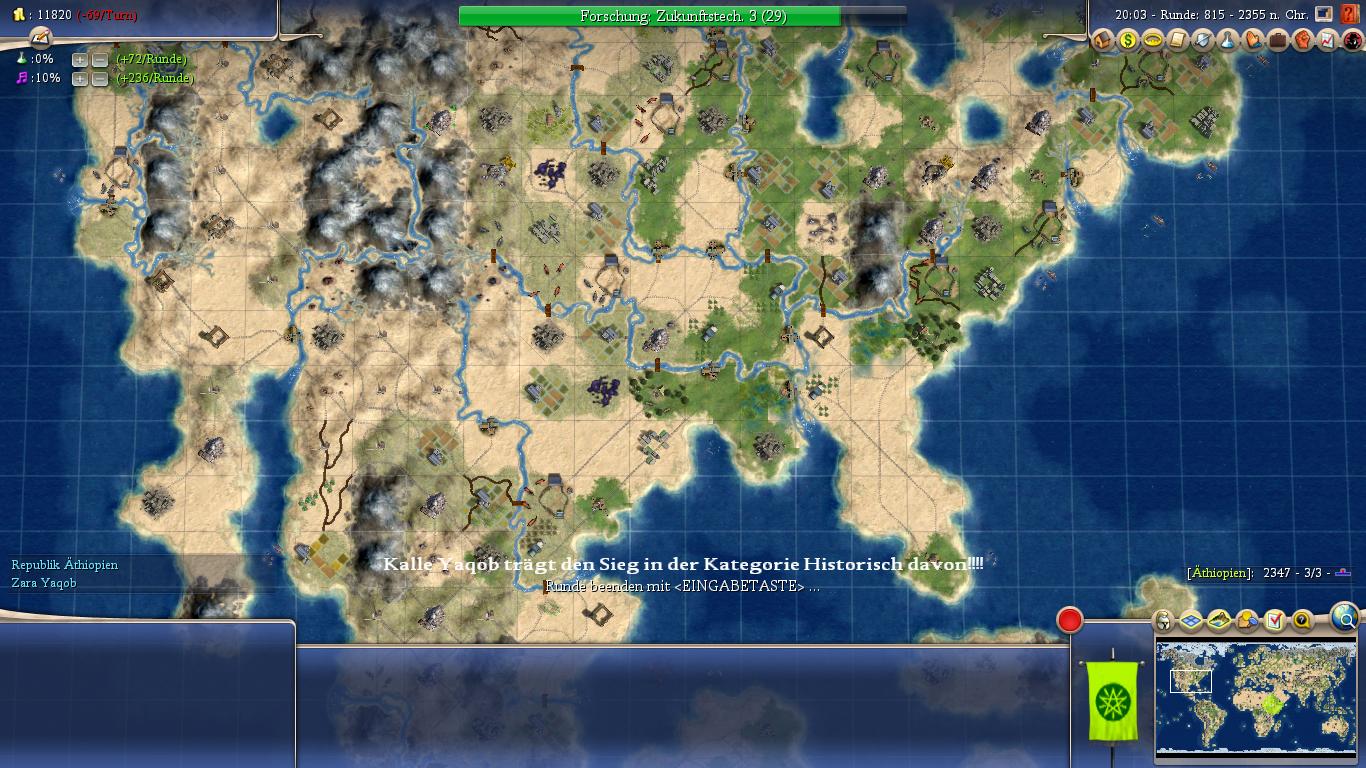Screen dimensions: 1366x768
Task: Increase the research rate with the plus button
Action: tap(79, 59)
